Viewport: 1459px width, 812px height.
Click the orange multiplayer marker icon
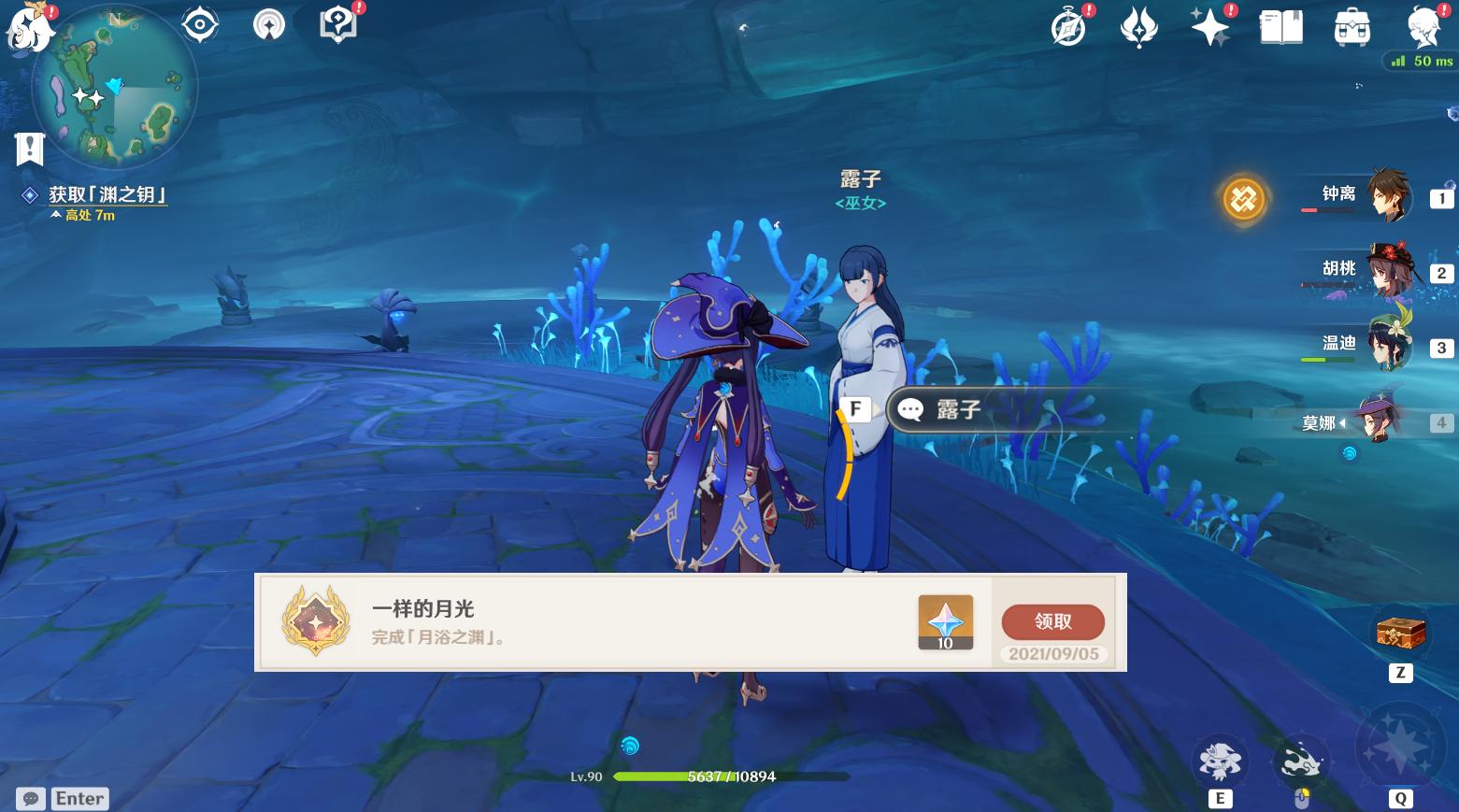1243,199
